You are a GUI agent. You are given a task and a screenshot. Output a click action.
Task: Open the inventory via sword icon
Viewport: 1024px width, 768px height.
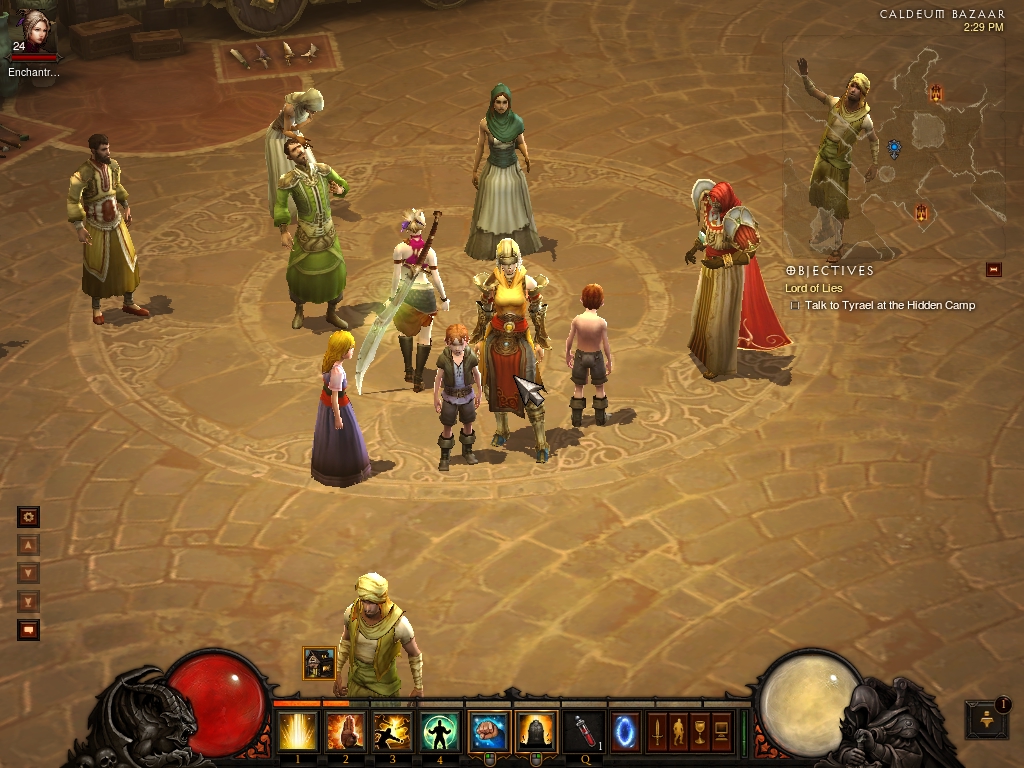point(656,732)
